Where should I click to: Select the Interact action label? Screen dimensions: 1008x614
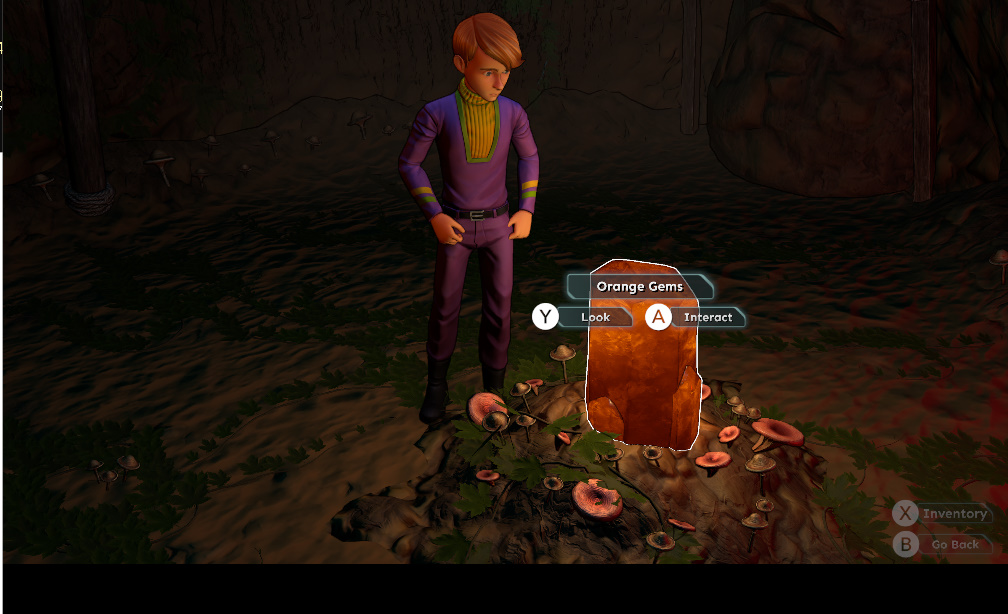708,318
